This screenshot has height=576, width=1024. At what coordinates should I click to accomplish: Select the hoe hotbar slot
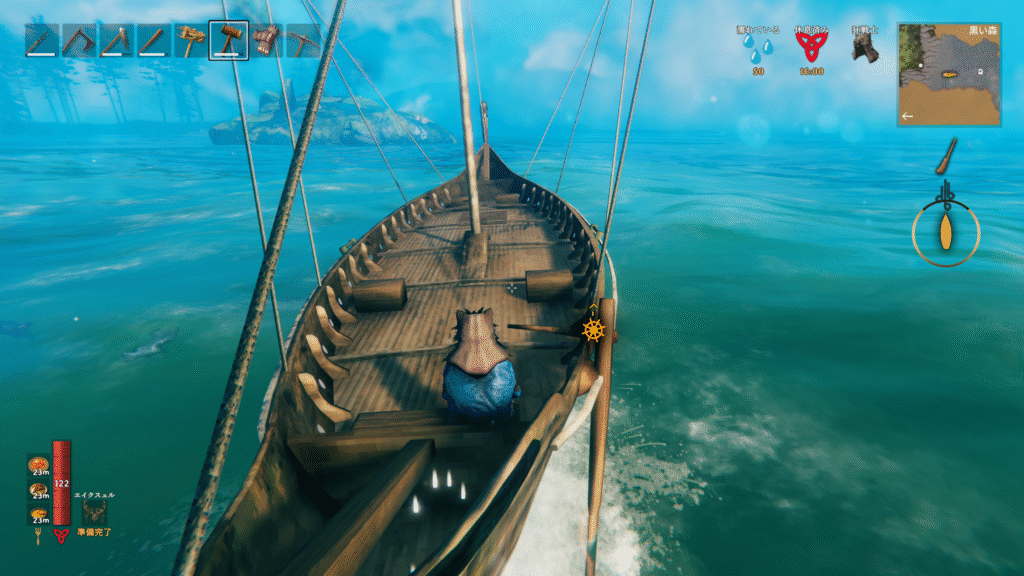[x=79, y=41]
